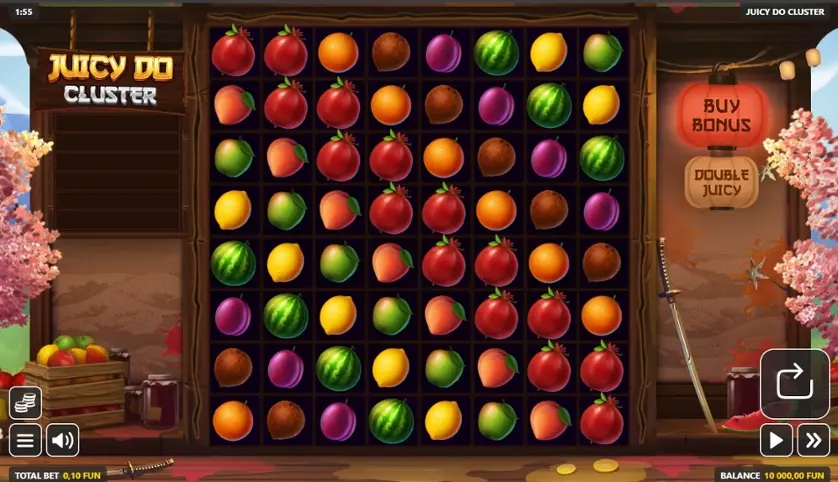
Task: Enable turbo mode with the double-arrow button
Action: coord(813,439)
